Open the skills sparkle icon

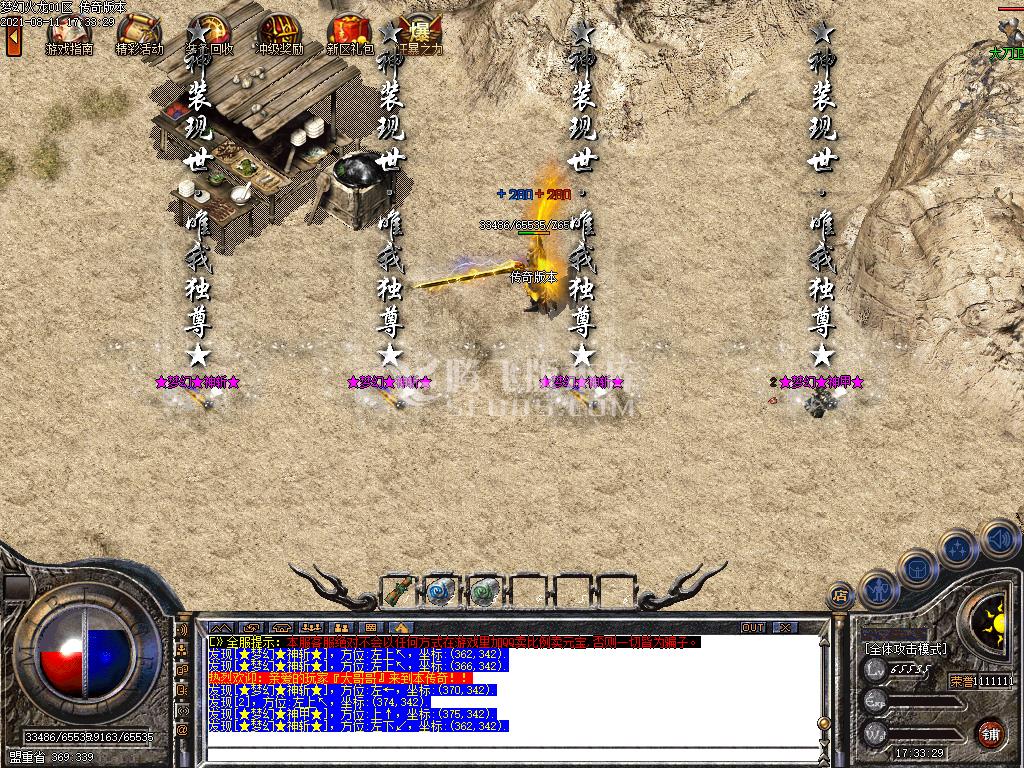tap(958, 548)
